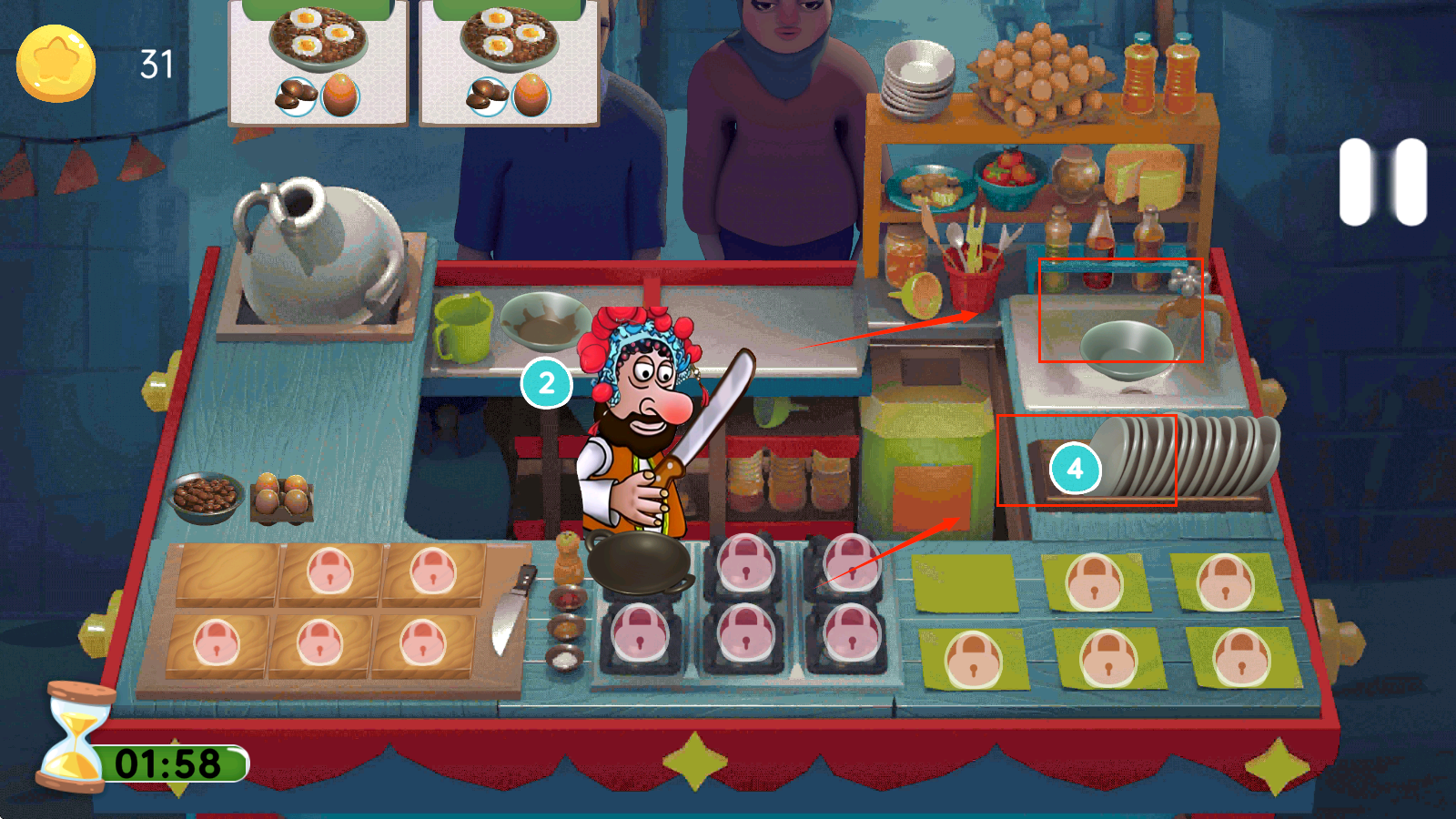Pick the bowl of brown beans ingredient
Viewport: 1456px width, 819px height.
tap(205, 496)
